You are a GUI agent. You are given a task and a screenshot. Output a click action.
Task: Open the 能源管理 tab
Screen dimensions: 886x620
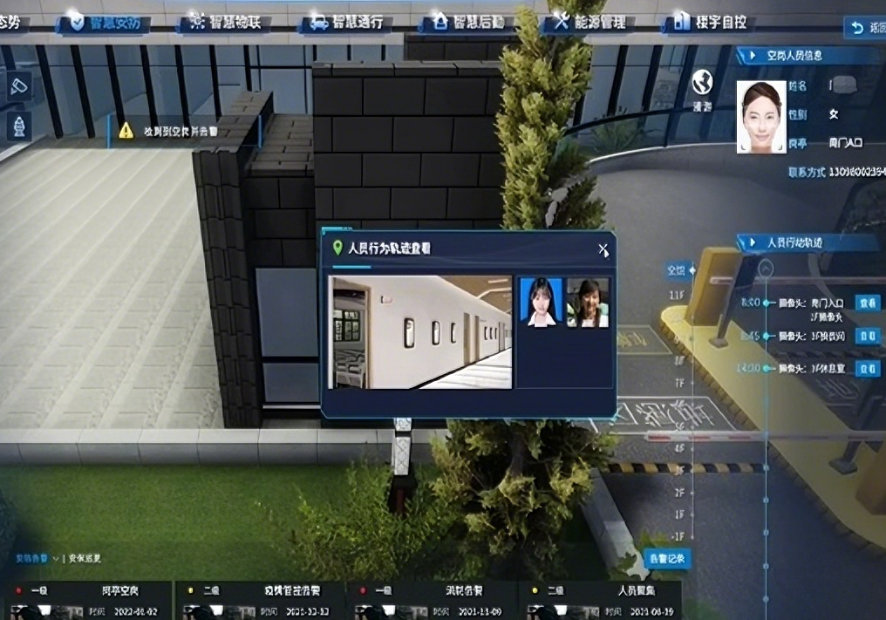pos(587,21)
